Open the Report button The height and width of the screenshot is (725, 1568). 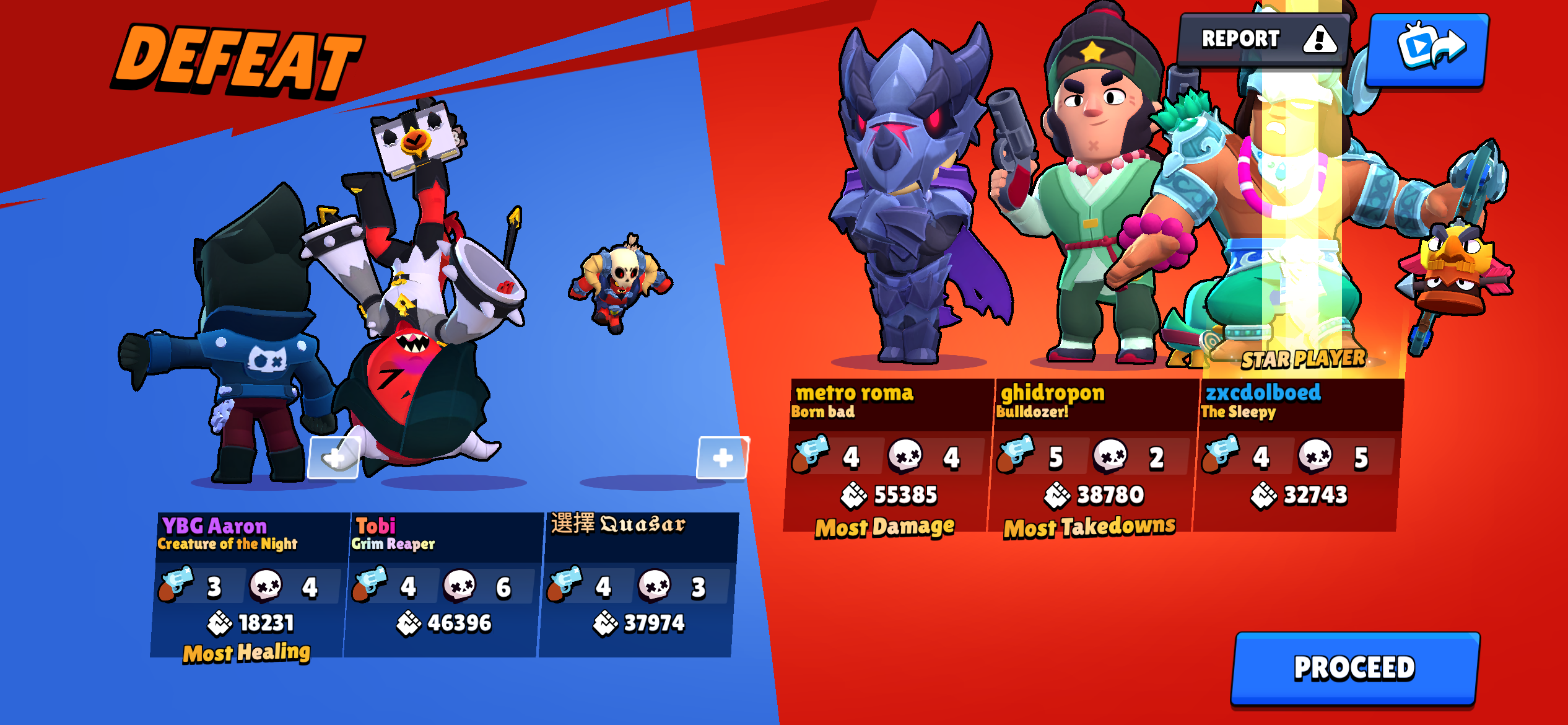click(1263, 40)
